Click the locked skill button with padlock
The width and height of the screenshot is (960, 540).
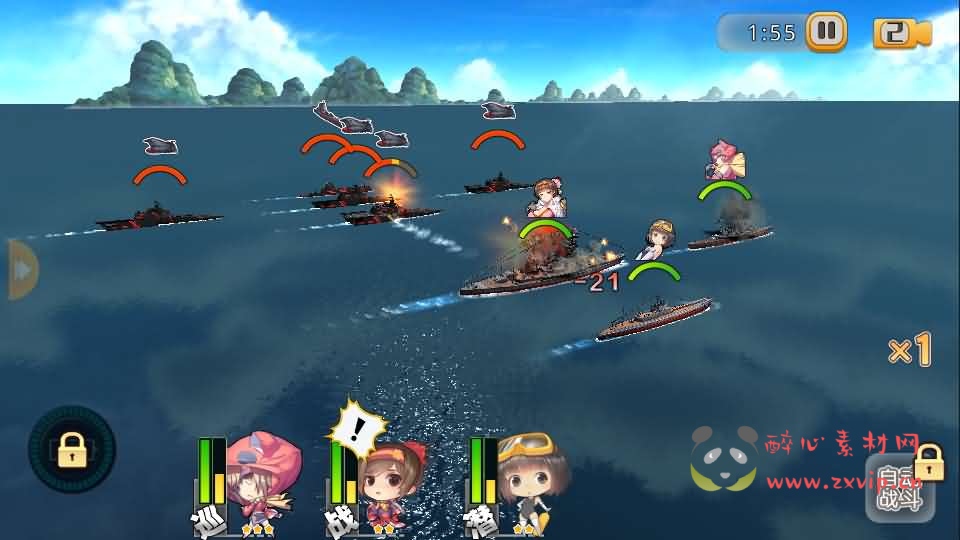pos(72,450)
